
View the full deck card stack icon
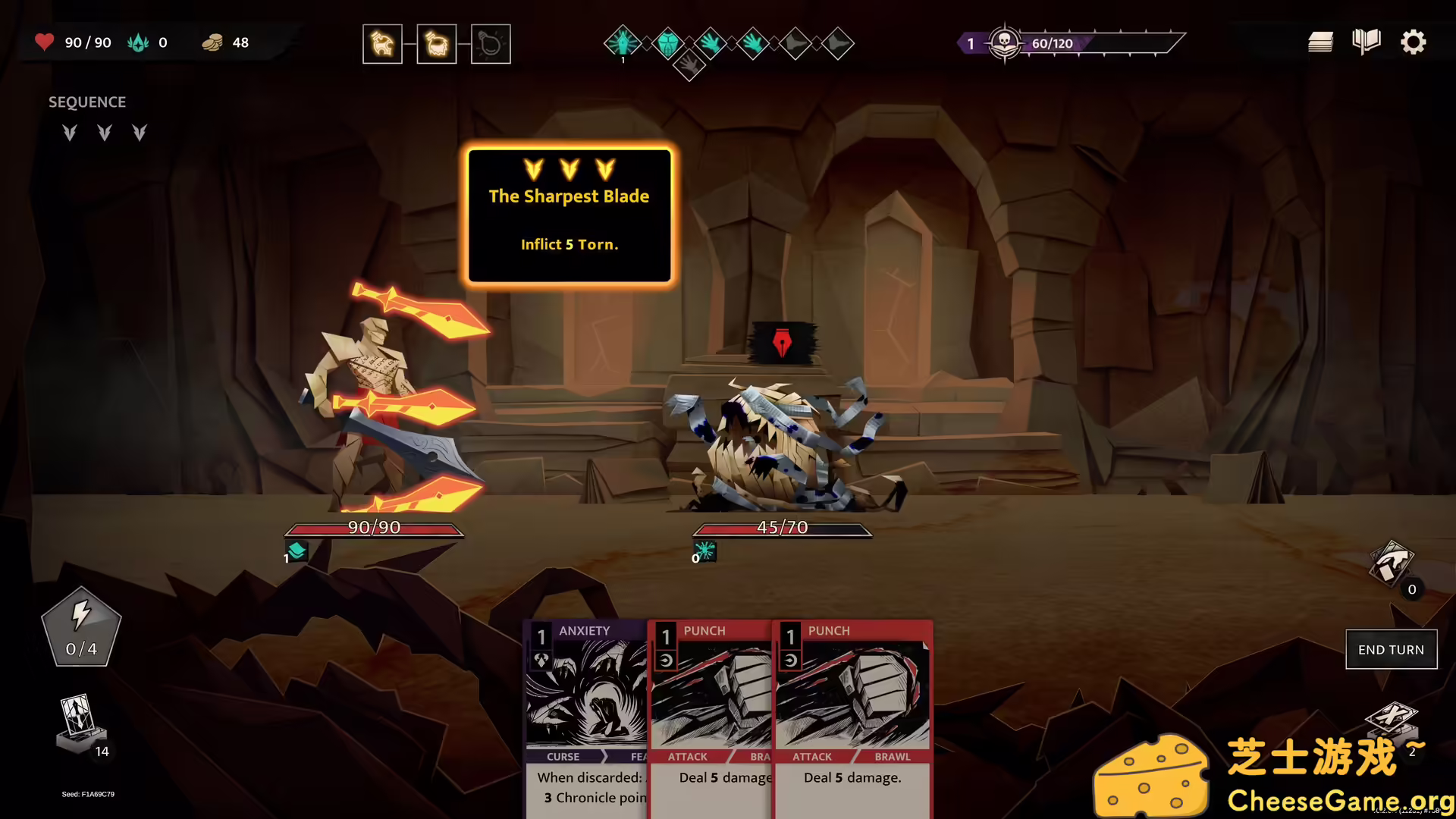[x=1320, y=42]
